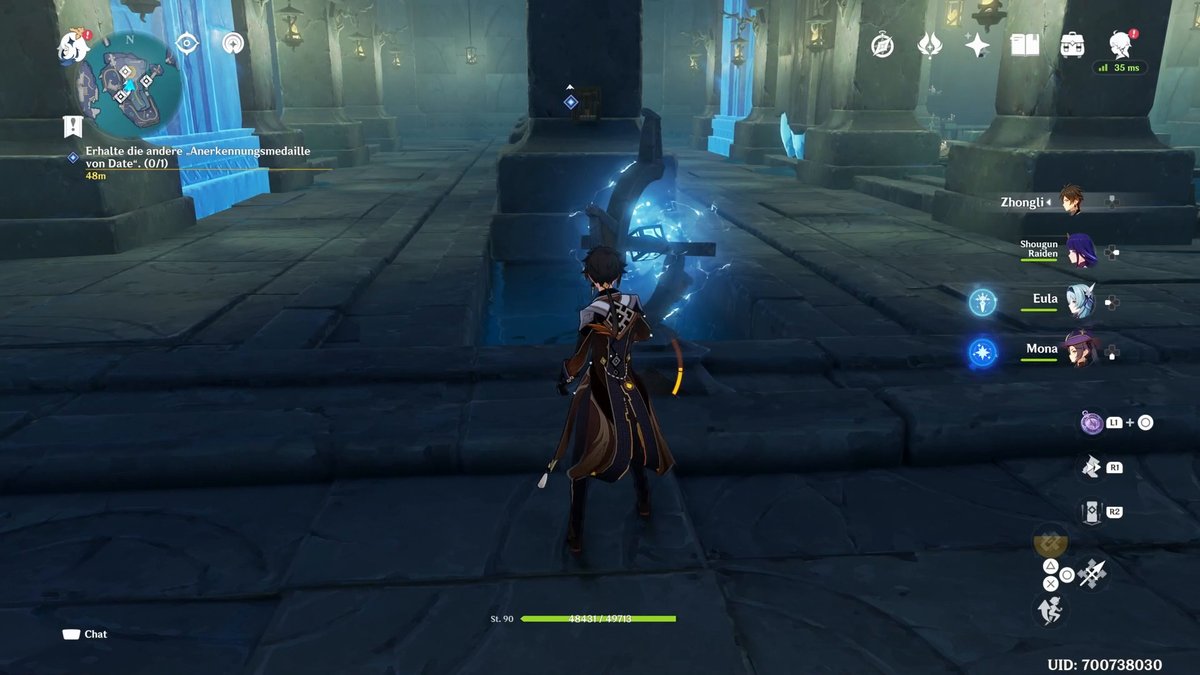Open the compass adventure handbook icon

pyautogui.click(x=882, y=45)
